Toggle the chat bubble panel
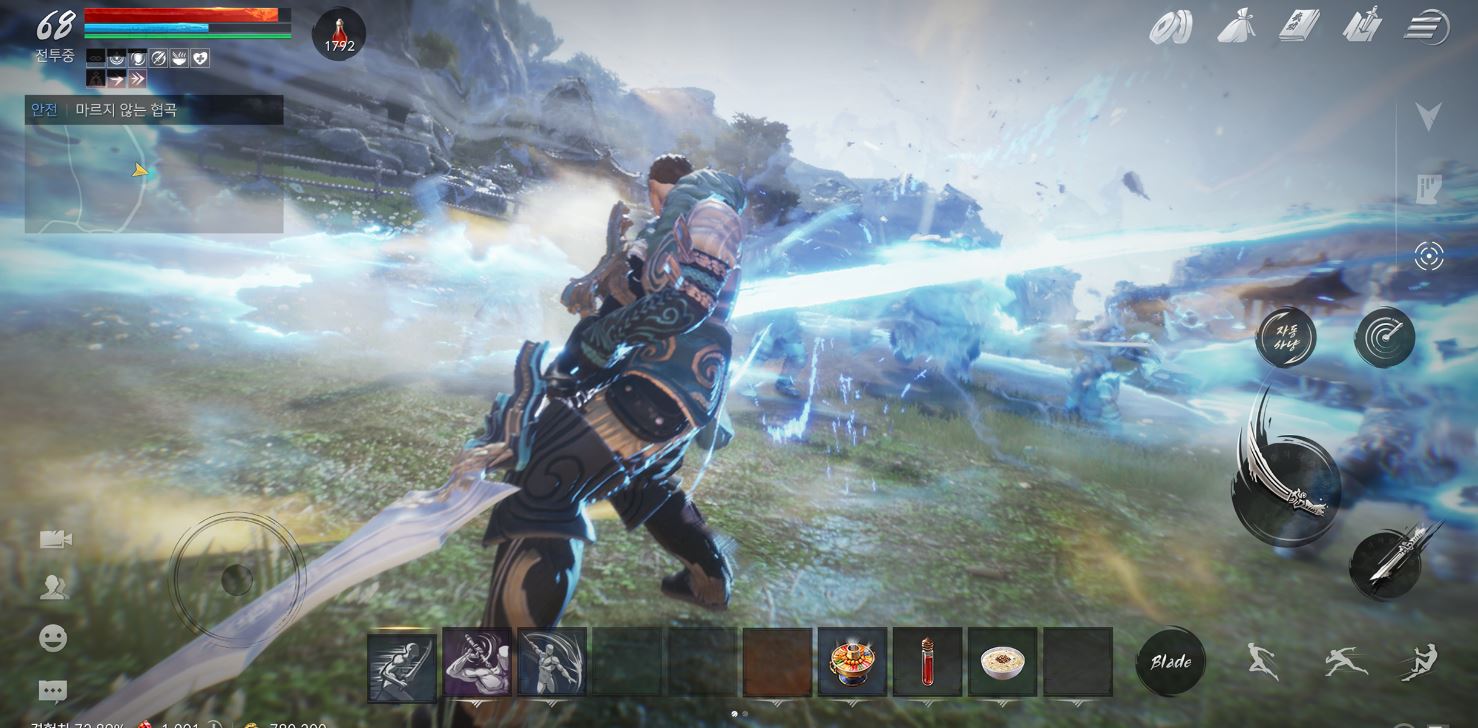Screen dimensions: 1478x728 (52, 691)
